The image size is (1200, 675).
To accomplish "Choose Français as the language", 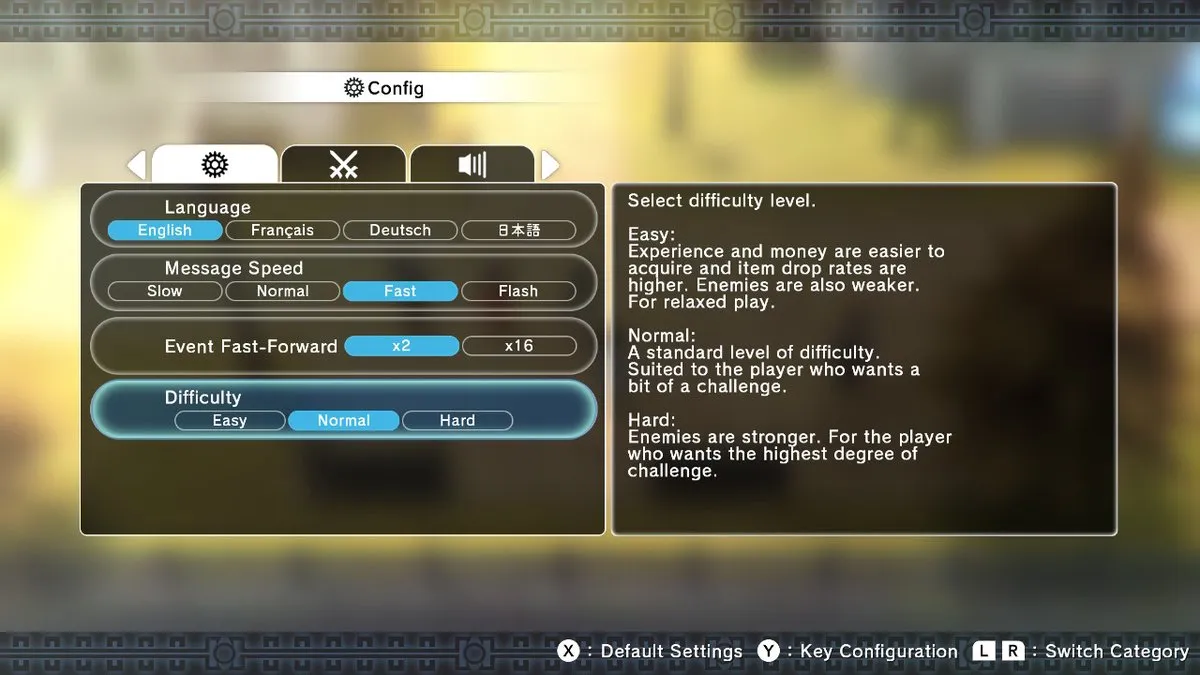I will (x=282, y=230).
